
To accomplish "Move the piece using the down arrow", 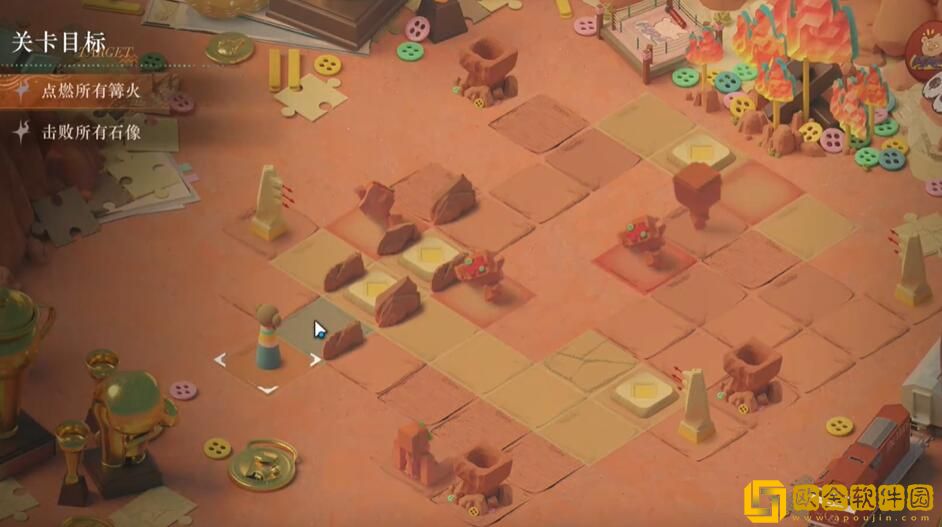I will tap(267, 389).
